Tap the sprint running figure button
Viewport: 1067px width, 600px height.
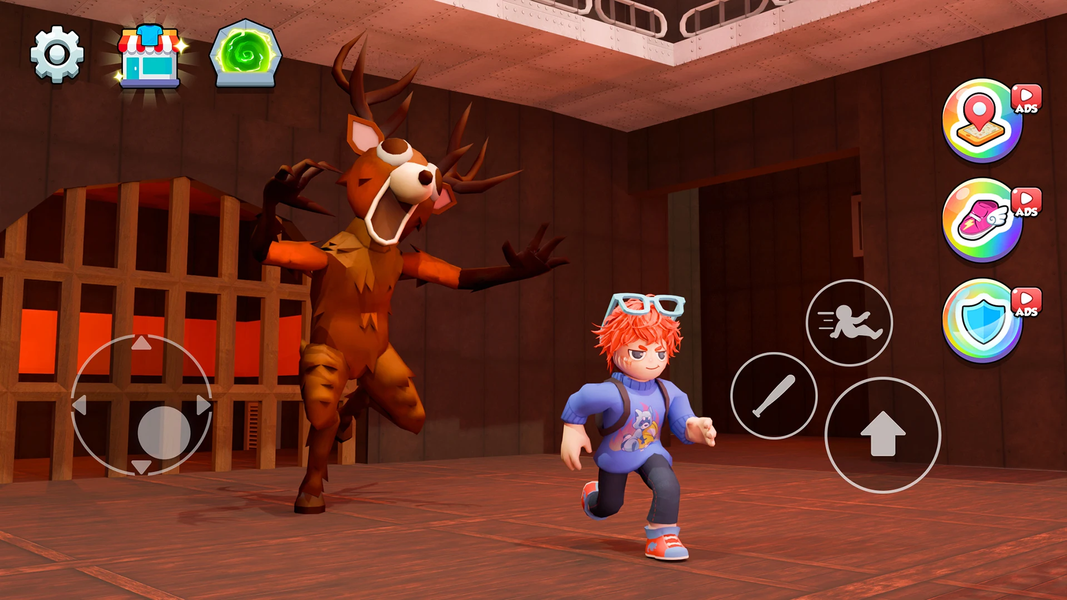point(849,323)
